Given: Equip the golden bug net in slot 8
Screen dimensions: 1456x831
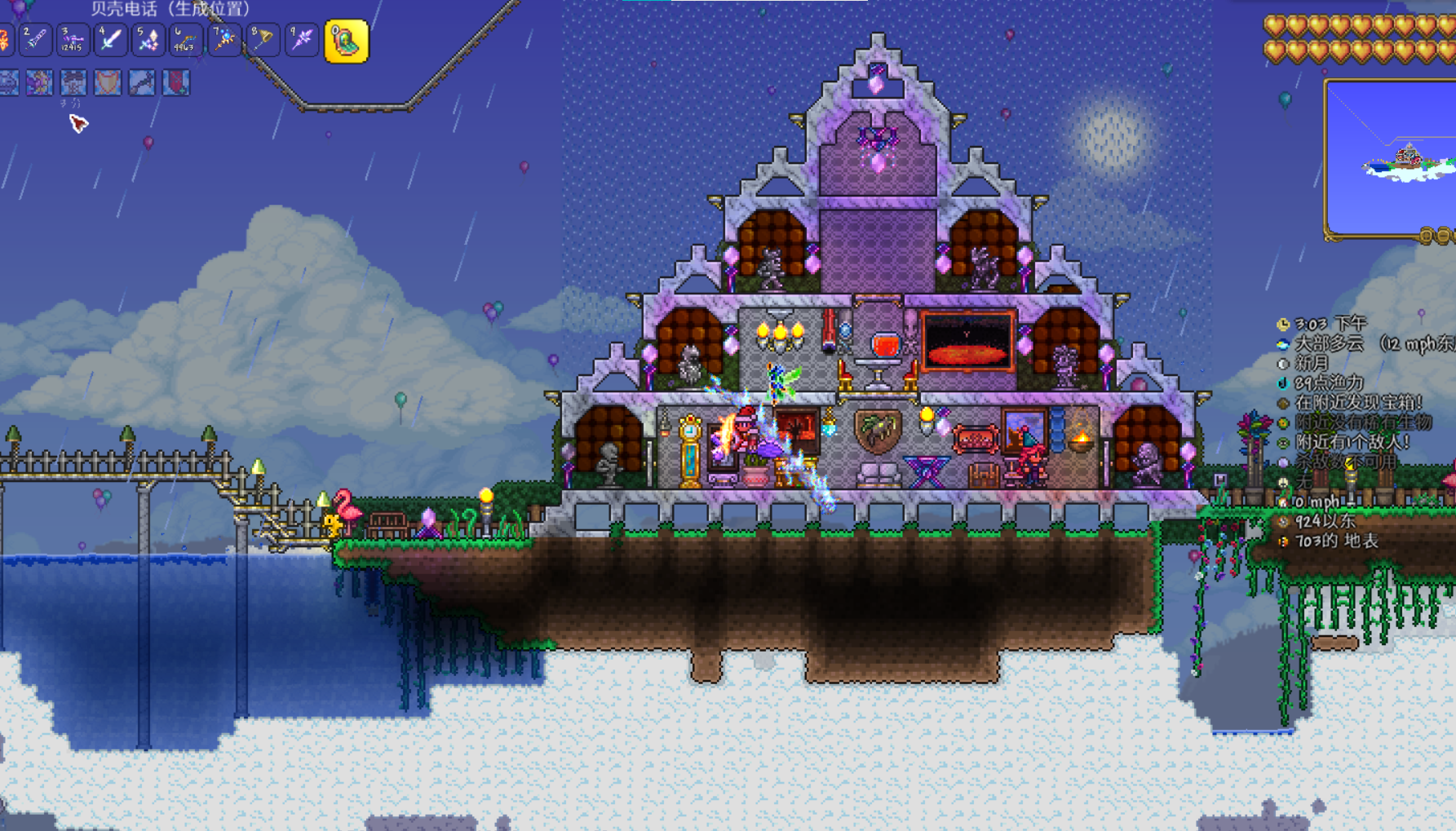Looking at the screenshot, I should 263,39.
